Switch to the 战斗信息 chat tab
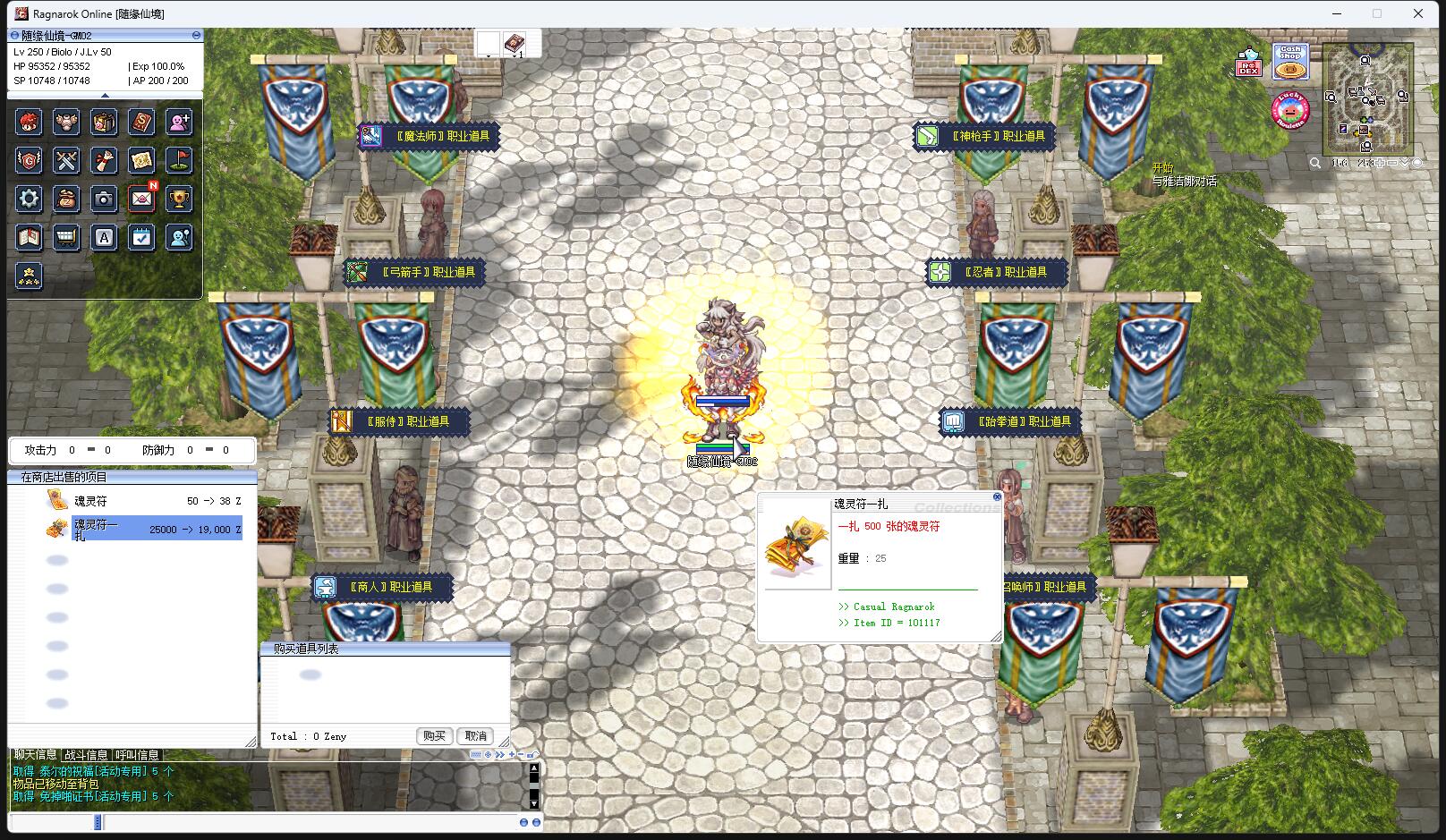This screenshot has height=840, width=1446. point(86,755)
